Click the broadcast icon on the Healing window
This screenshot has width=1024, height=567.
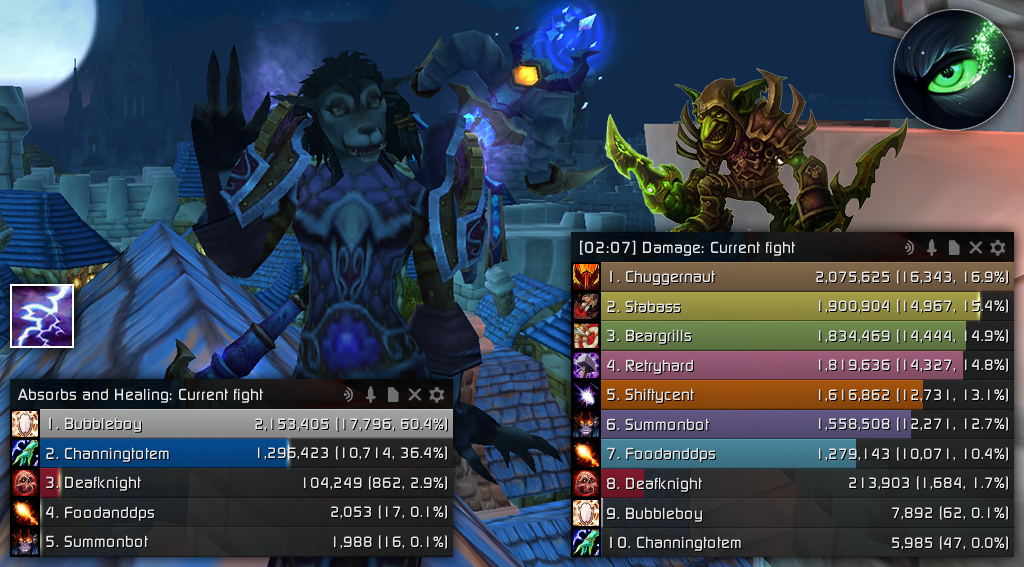pos(348,395)
